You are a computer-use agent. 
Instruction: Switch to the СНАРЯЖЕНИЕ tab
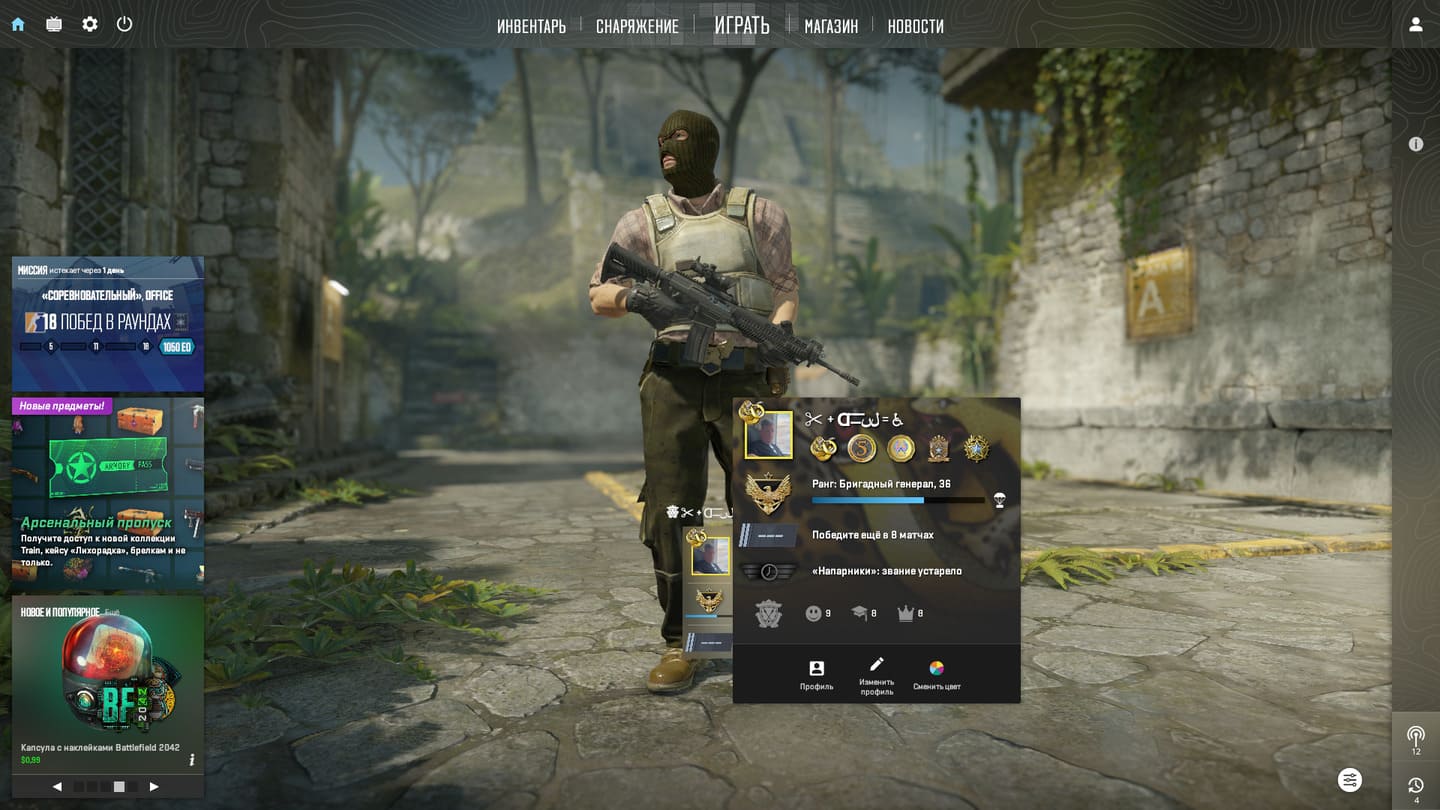pyautogui.click(x=637, y=26)
